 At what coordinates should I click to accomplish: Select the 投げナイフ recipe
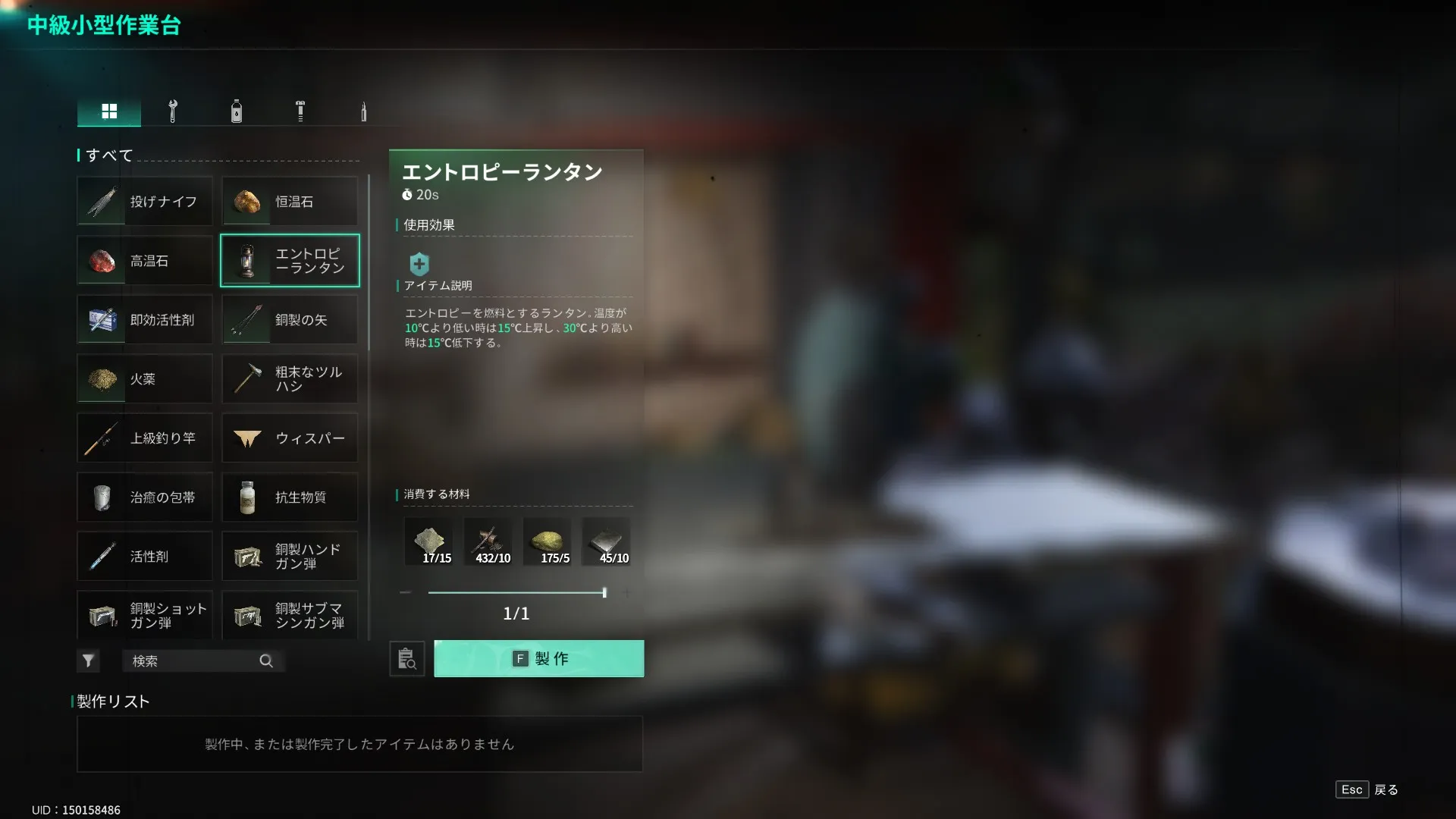coord(145,202)
